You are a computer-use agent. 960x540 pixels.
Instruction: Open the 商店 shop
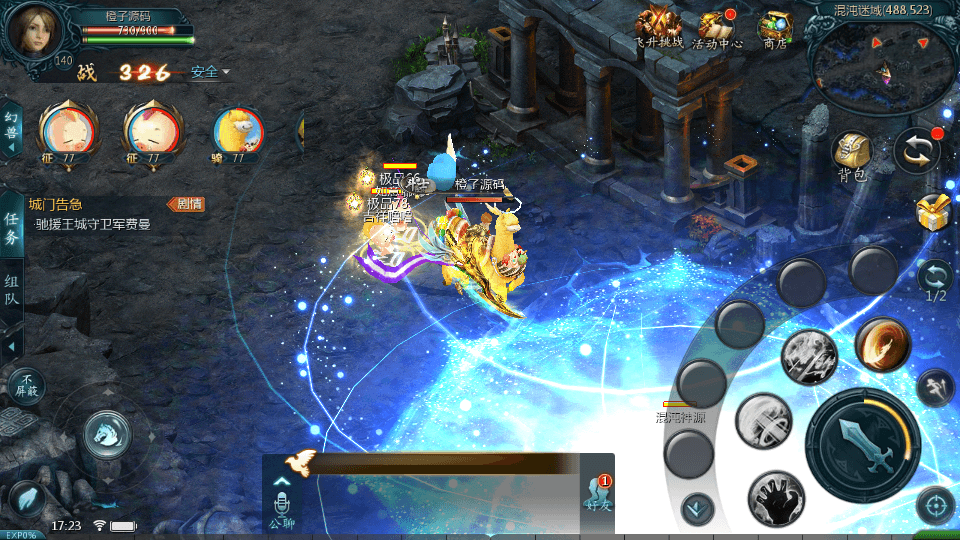point(775,27)
